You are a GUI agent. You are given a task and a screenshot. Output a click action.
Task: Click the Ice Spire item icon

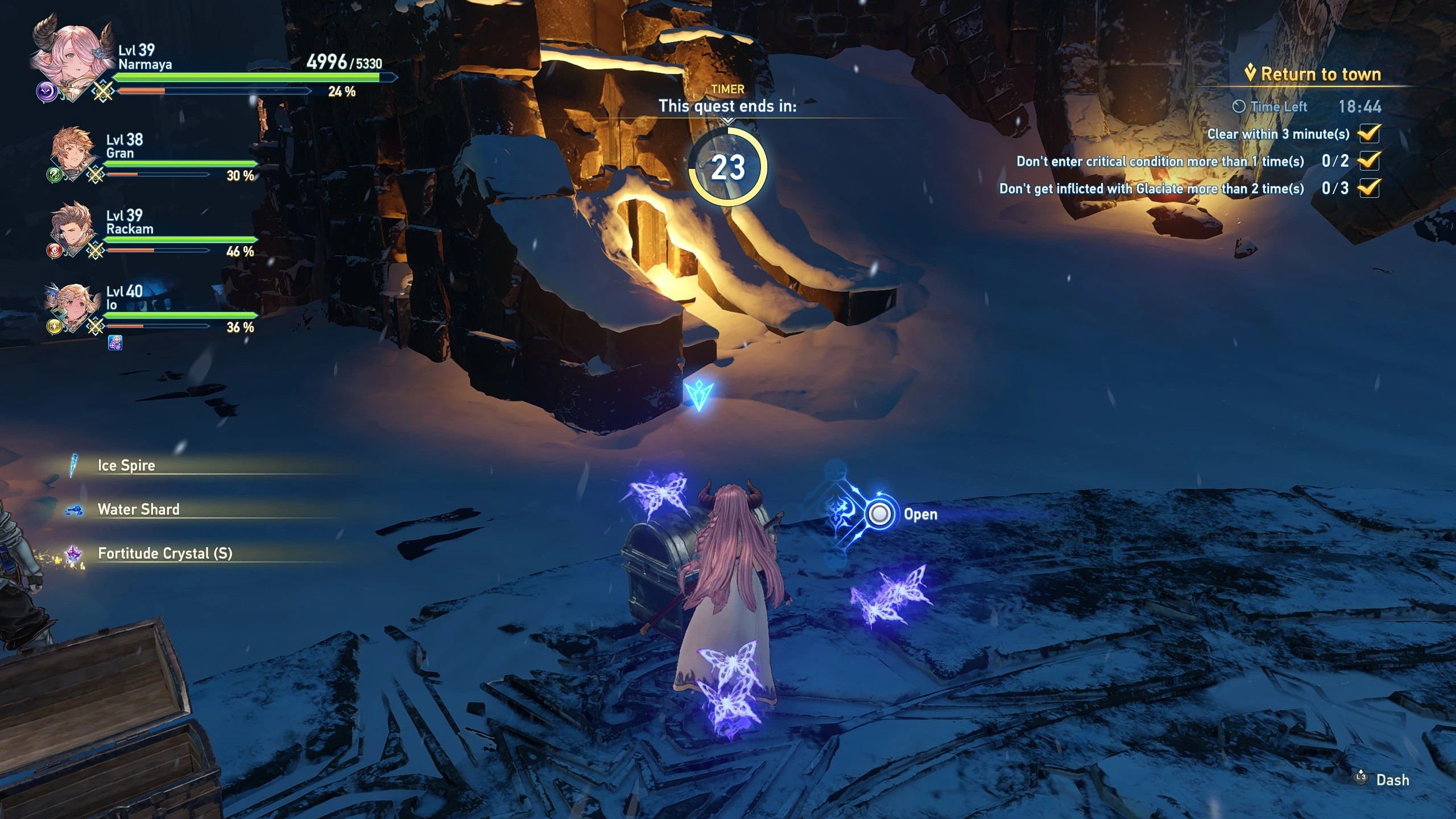pyautogui.click(x=73, y=465)
